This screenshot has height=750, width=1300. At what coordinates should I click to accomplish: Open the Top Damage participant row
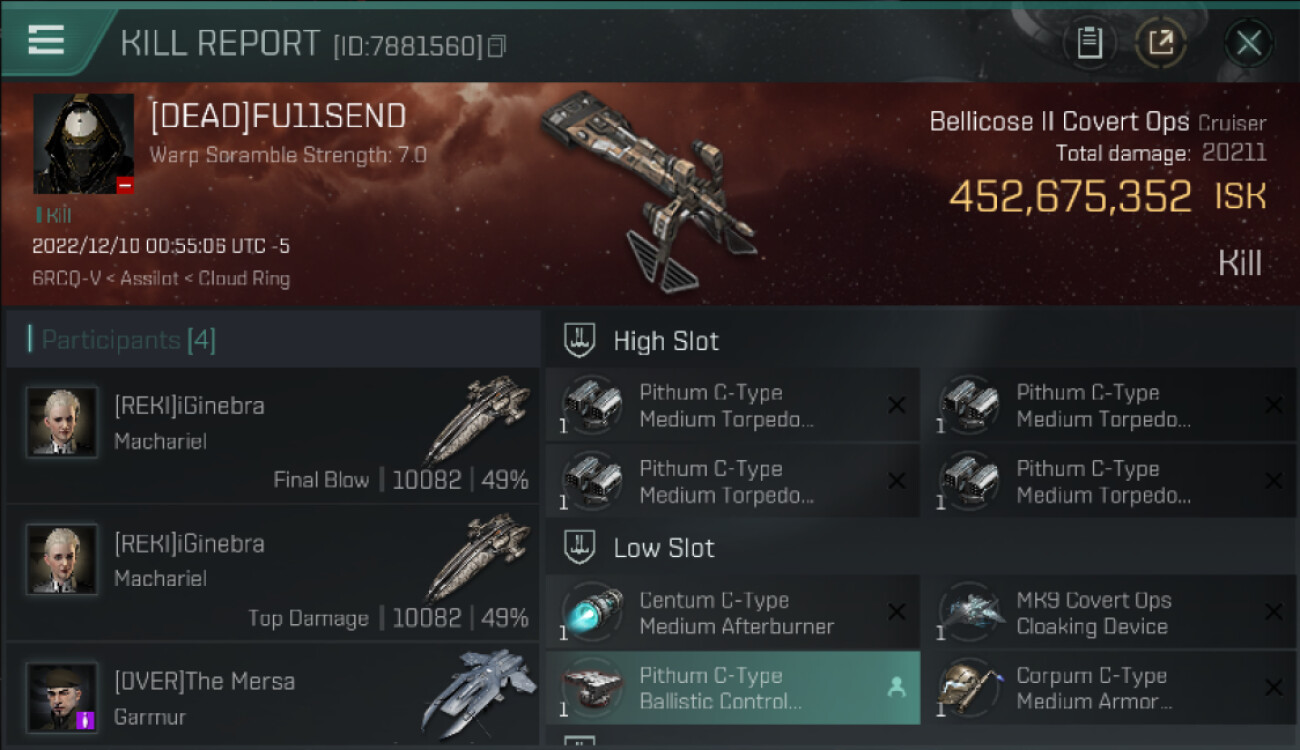click(272, 573)
